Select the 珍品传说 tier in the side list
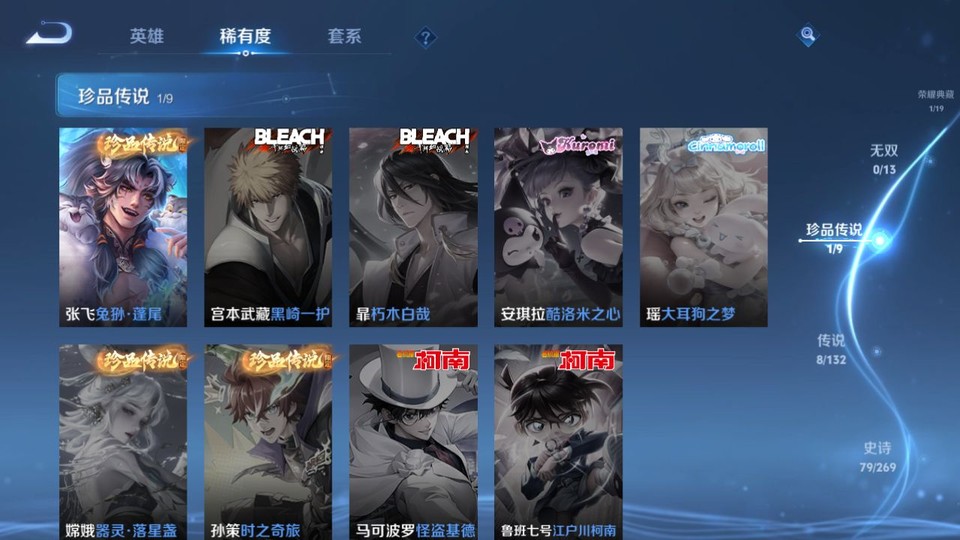The image size is (960, 540). (834, 236)
